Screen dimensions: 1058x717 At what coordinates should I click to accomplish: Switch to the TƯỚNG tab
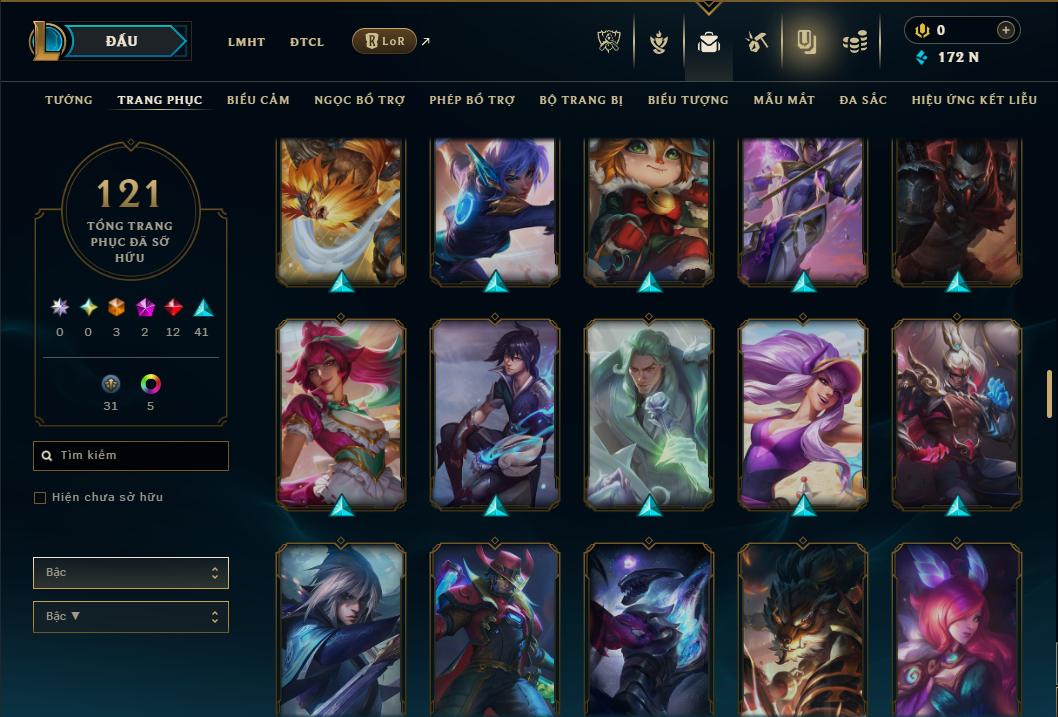click(69, 100)
